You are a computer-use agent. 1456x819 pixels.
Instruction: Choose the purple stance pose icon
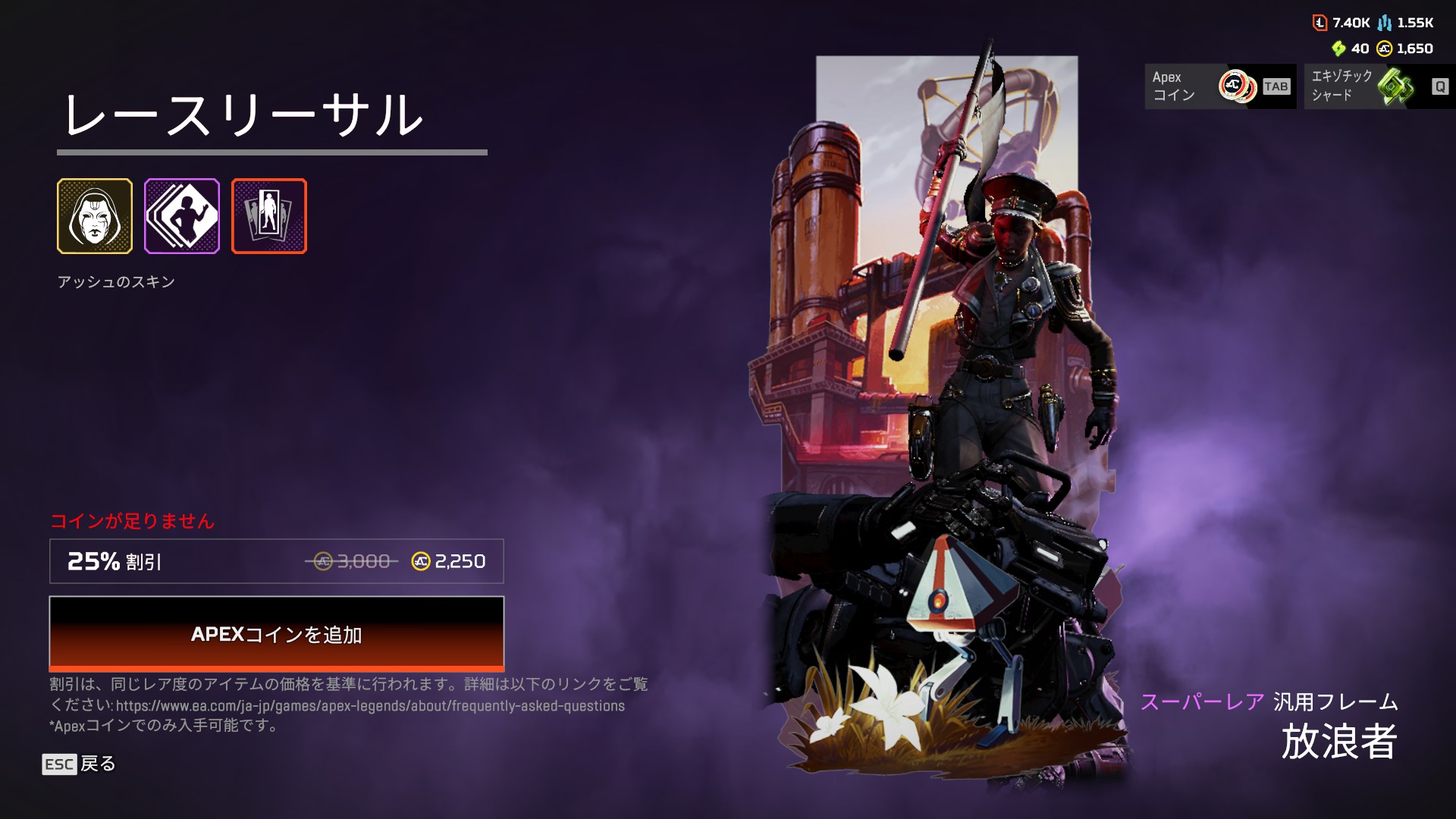[x=182, y=216]
